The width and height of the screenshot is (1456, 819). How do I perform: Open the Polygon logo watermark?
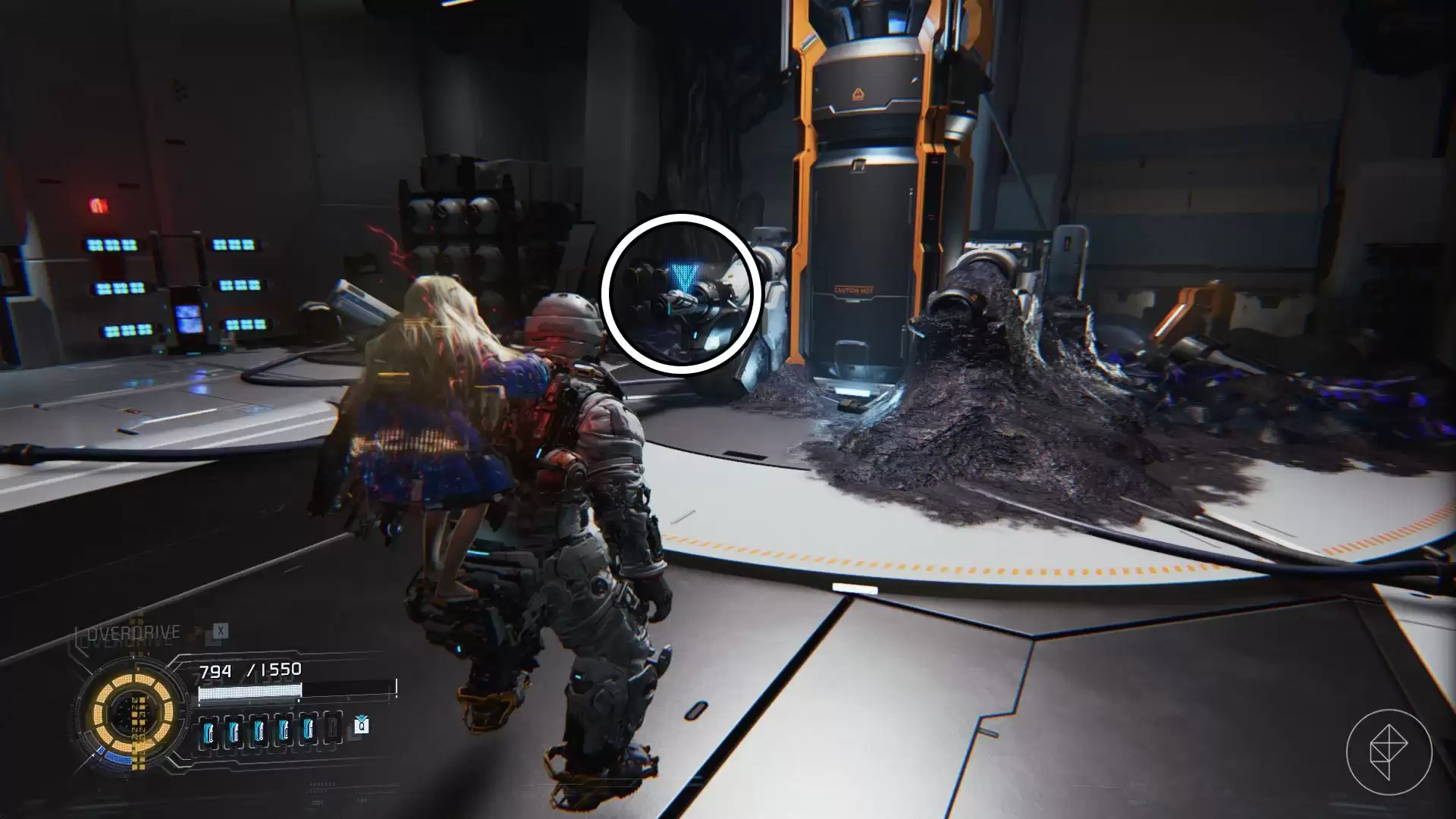pos(1389,752)
